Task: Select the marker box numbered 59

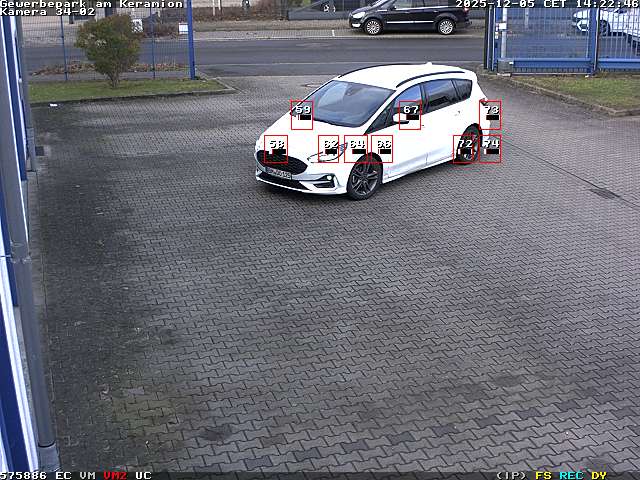Action: 301,114
